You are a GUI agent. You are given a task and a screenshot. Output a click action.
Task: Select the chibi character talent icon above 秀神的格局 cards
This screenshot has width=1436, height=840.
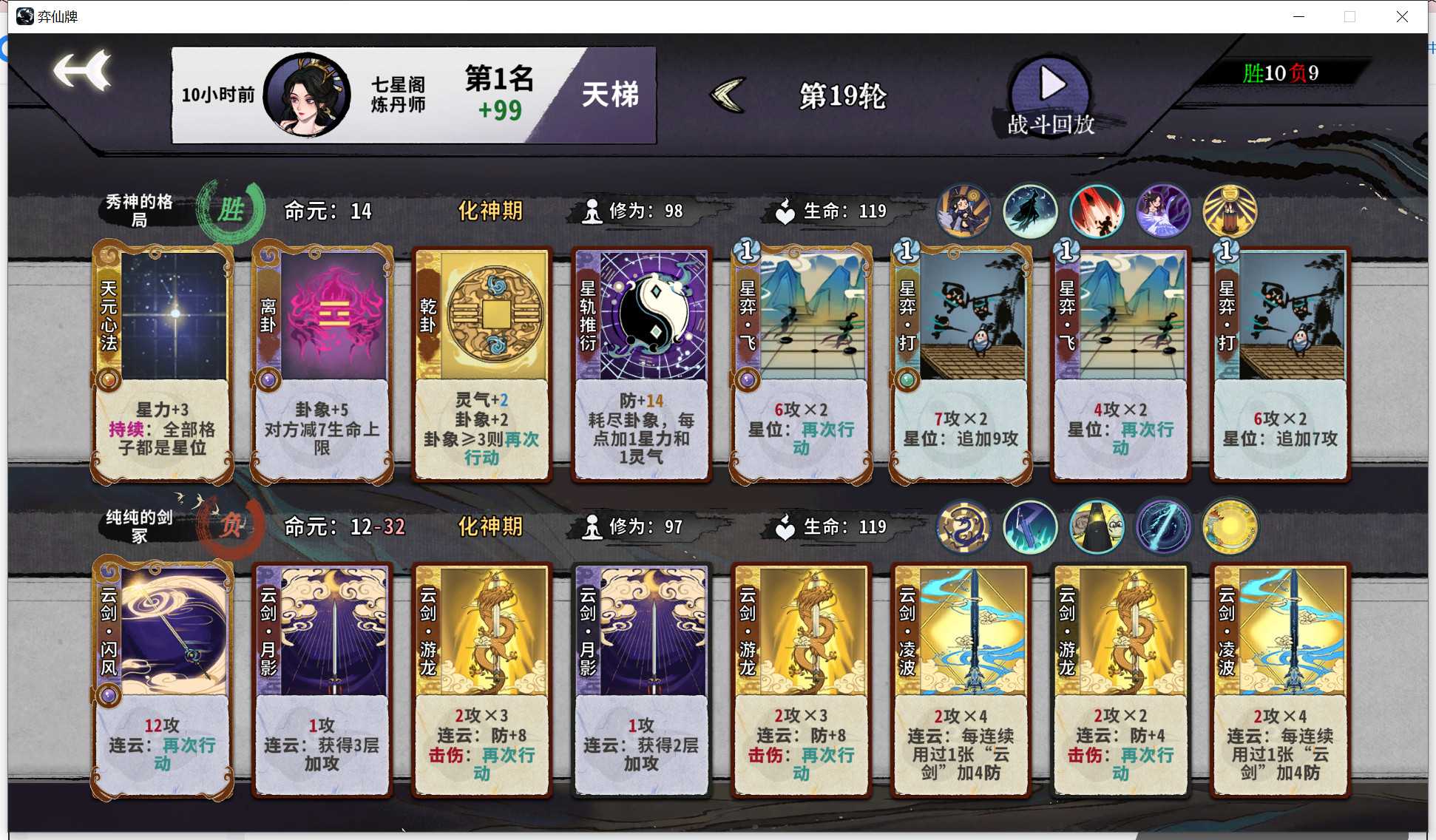963,211
